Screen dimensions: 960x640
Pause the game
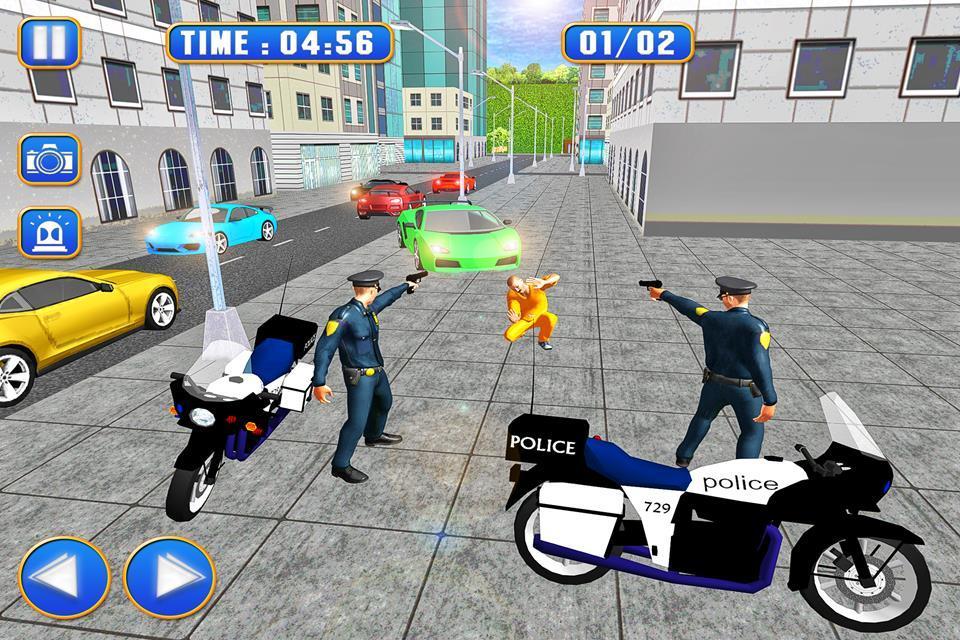pos(49,43)
